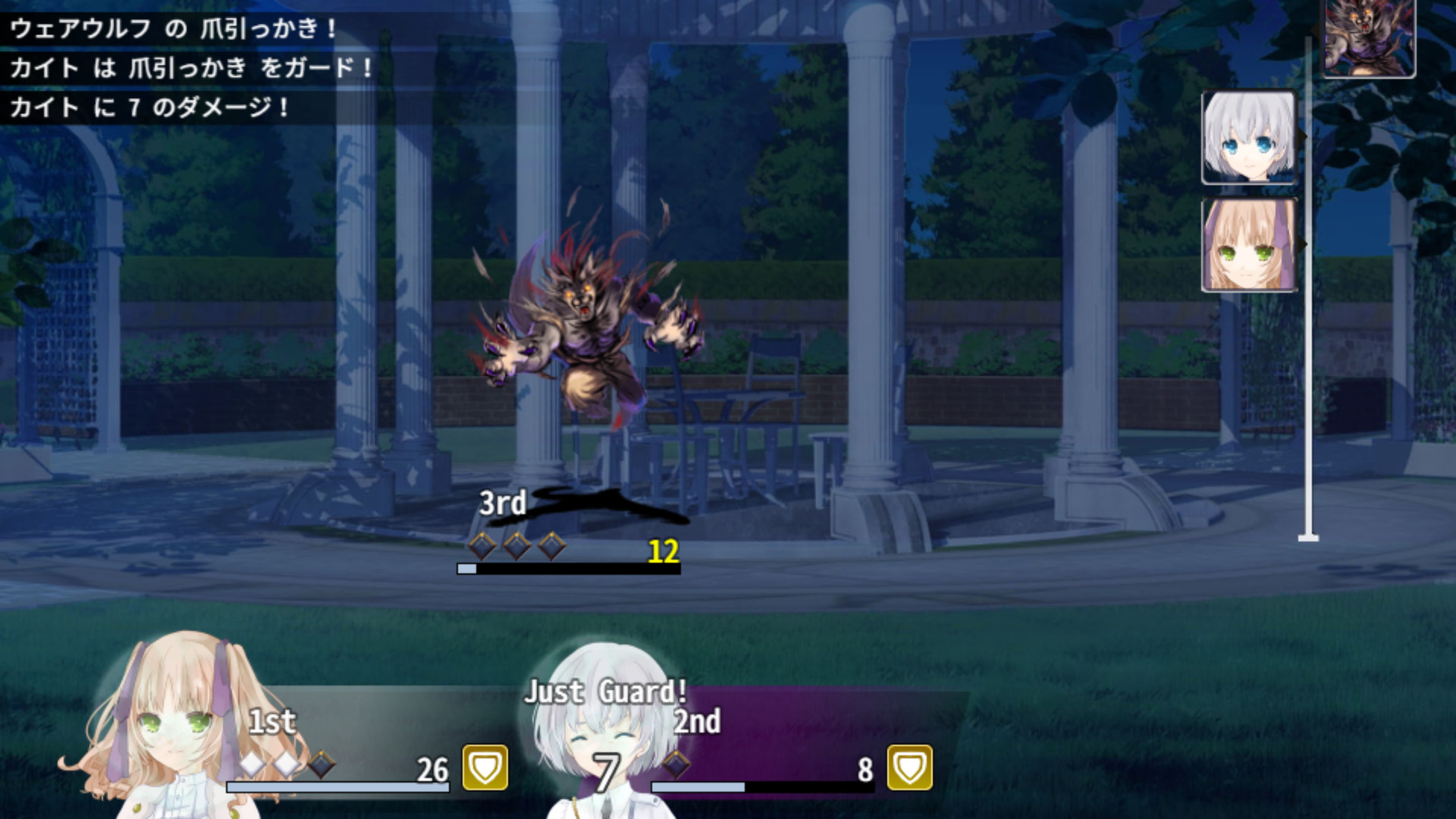
Task: Expand the arrow beside the blonde character's portrait
Action: [1301, 243]
